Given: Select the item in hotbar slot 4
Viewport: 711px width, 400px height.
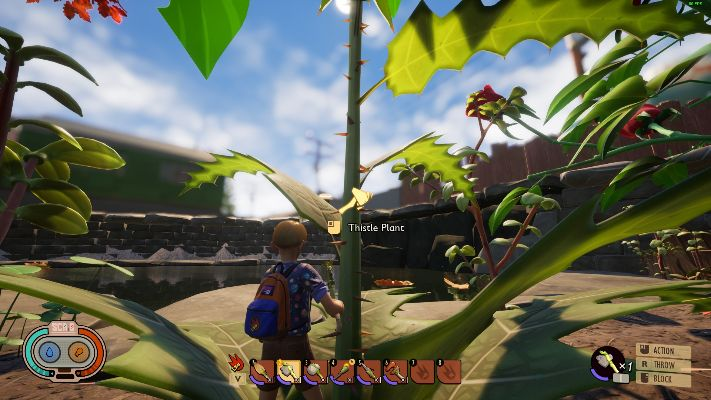Looking at the screenshot, I should [x=343, y=372].
